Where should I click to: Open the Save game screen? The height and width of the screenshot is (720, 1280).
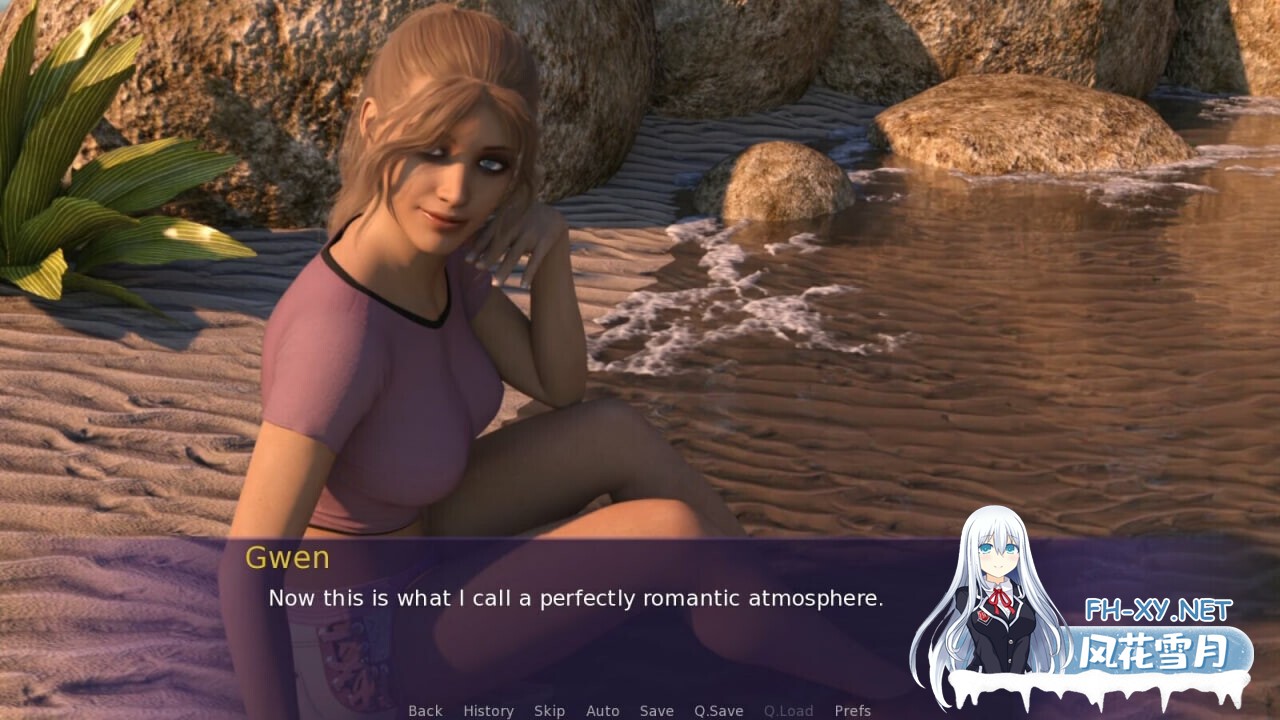[656, 711]
